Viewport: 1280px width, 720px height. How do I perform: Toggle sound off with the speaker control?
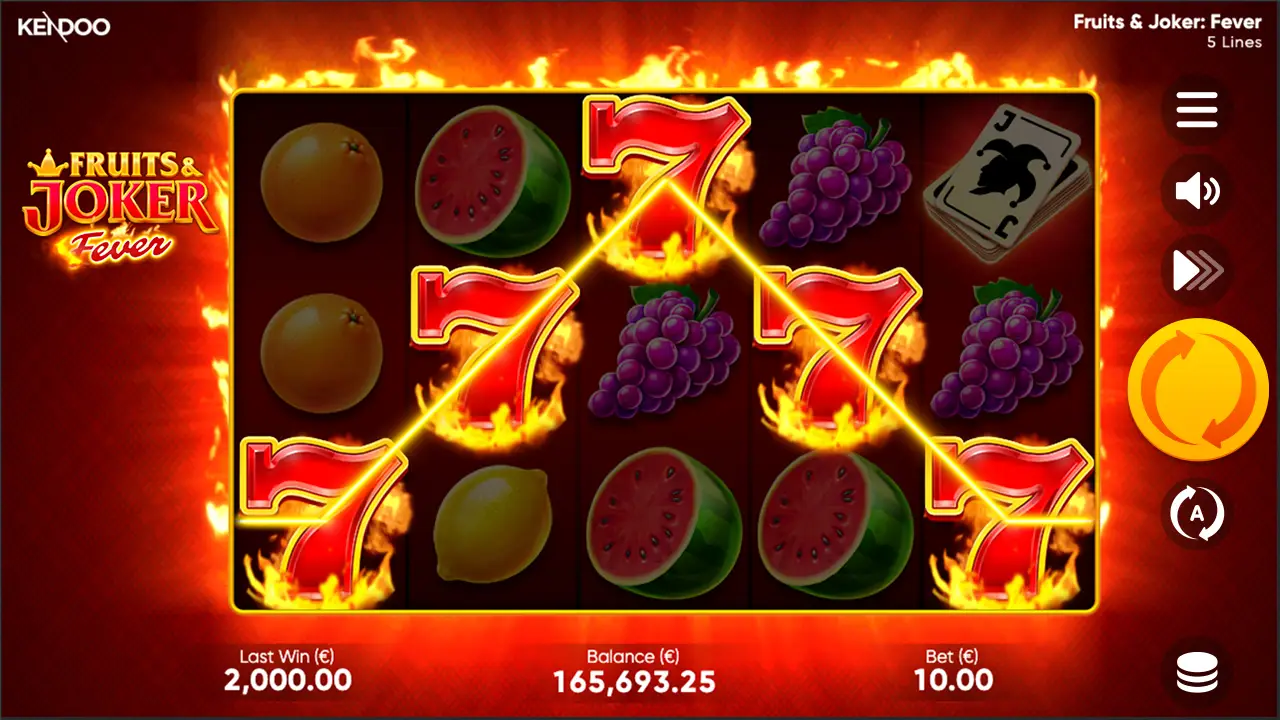tap(1197, 190)
